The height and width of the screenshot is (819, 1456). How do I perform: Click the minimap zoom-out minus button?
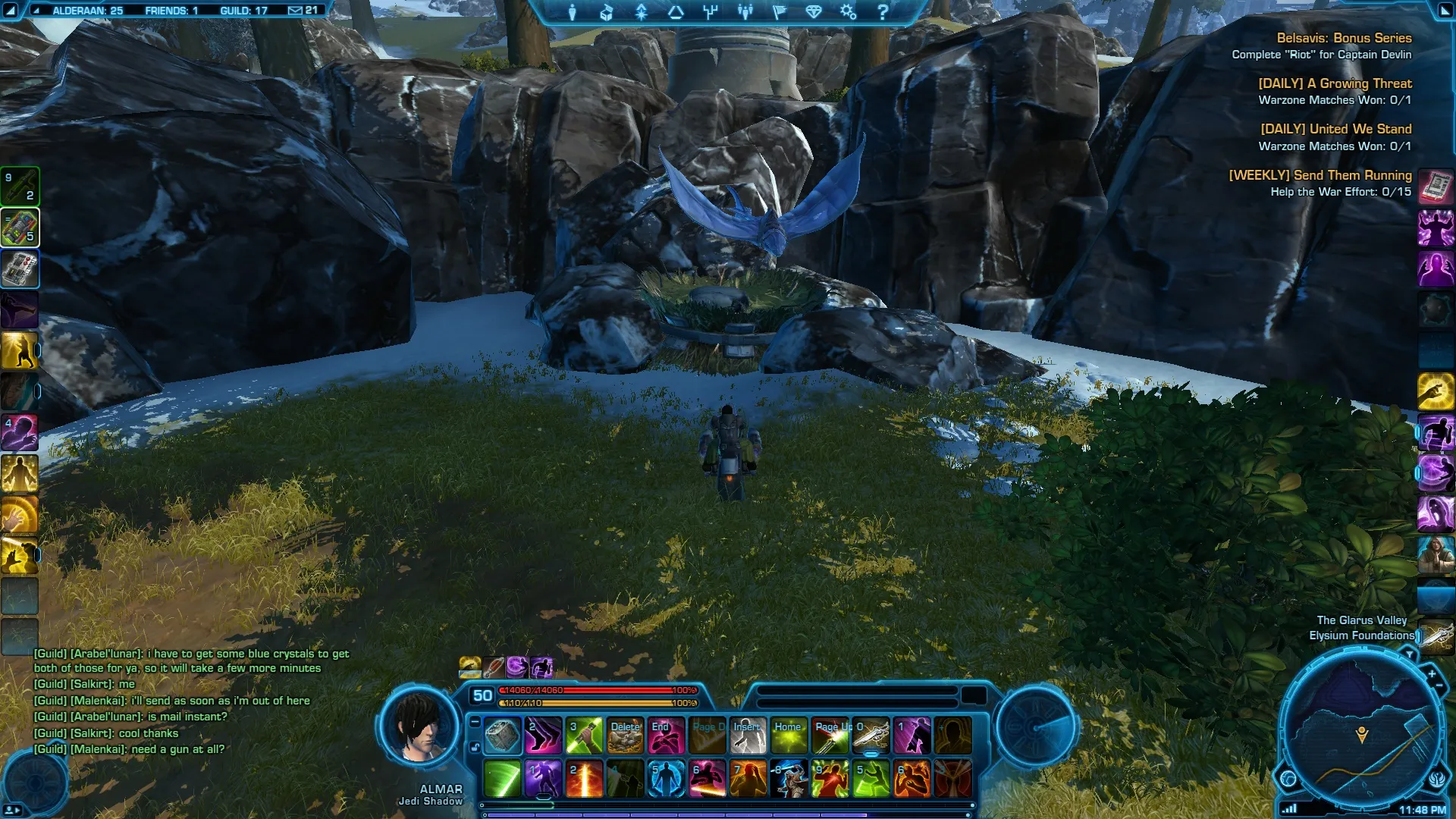(1439, 686)
